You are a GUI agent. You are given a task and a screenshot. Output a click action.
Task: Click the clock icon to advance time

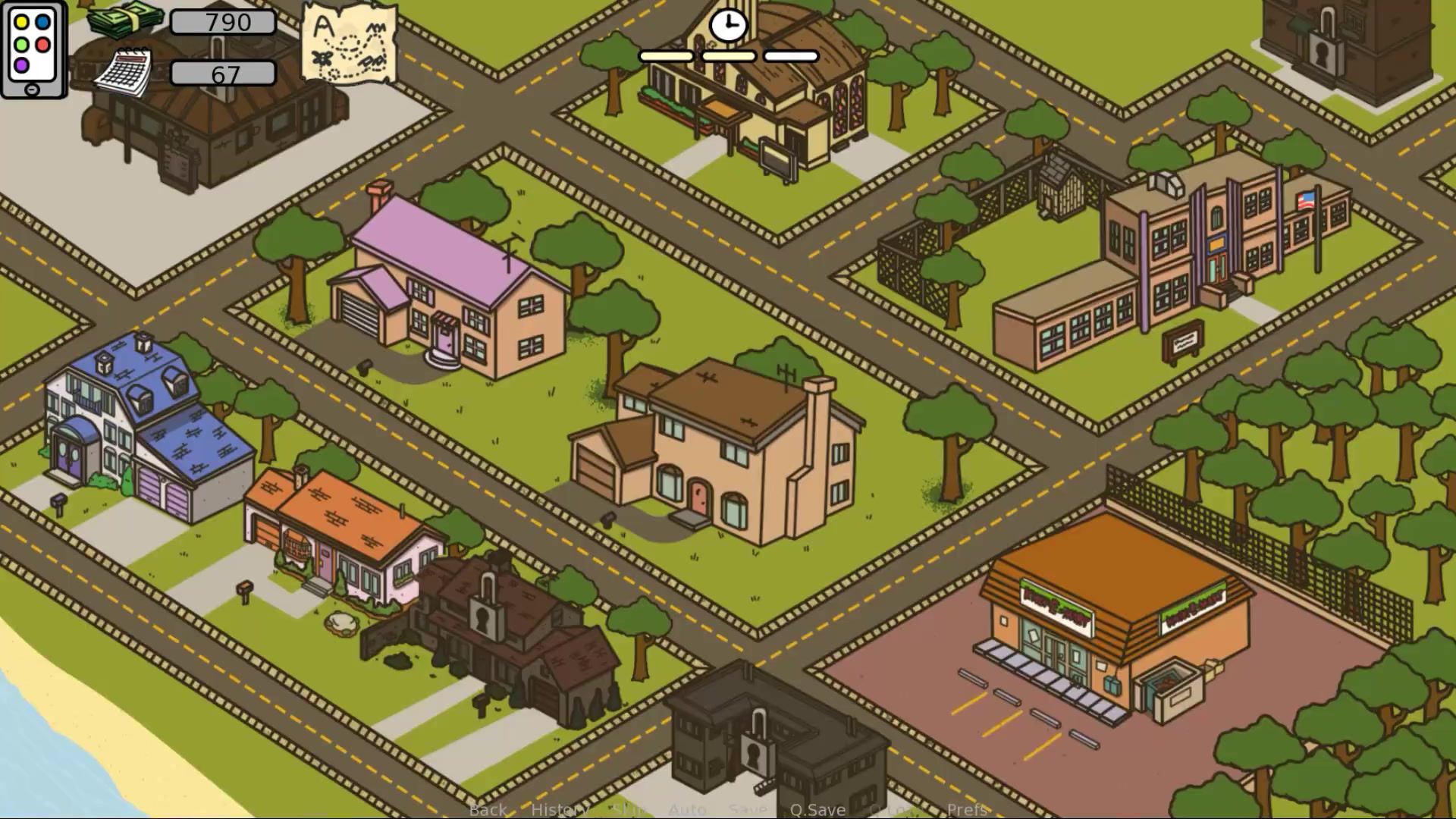pos(728,26)
